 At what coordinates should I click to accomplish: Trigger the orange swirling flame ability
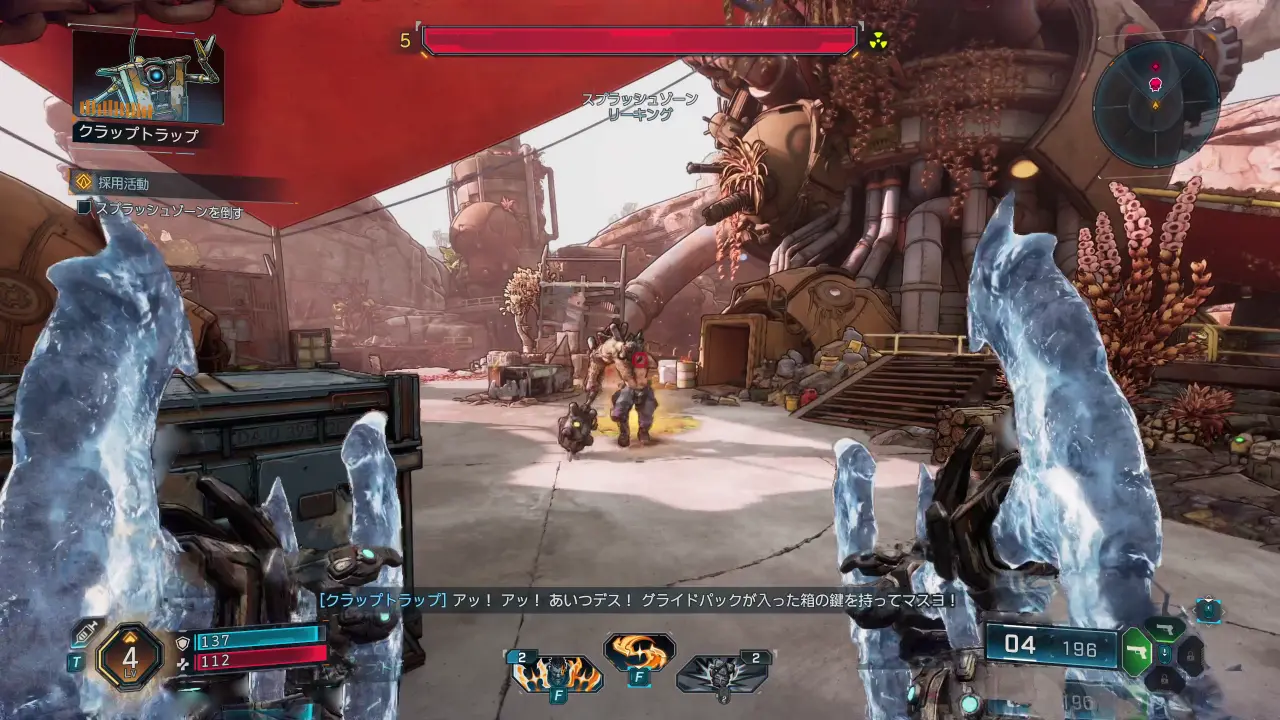pyautogui.click(x=638, y=652)
